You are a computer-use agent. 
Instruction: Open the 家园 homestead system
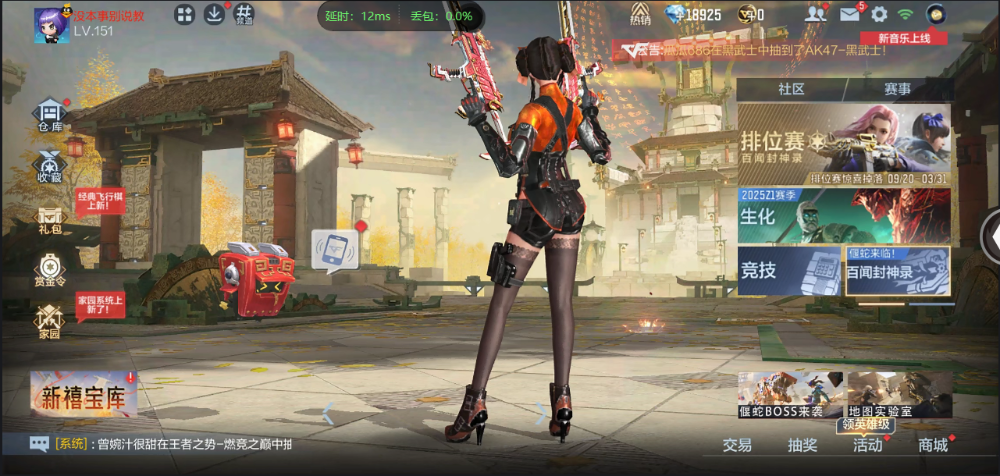click(50, 322)
